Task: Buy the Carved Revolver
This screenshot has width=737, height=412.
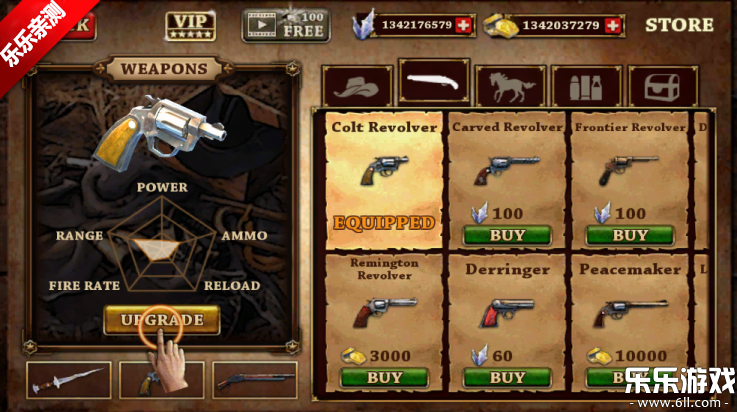Action: click(x=507, y=236)
